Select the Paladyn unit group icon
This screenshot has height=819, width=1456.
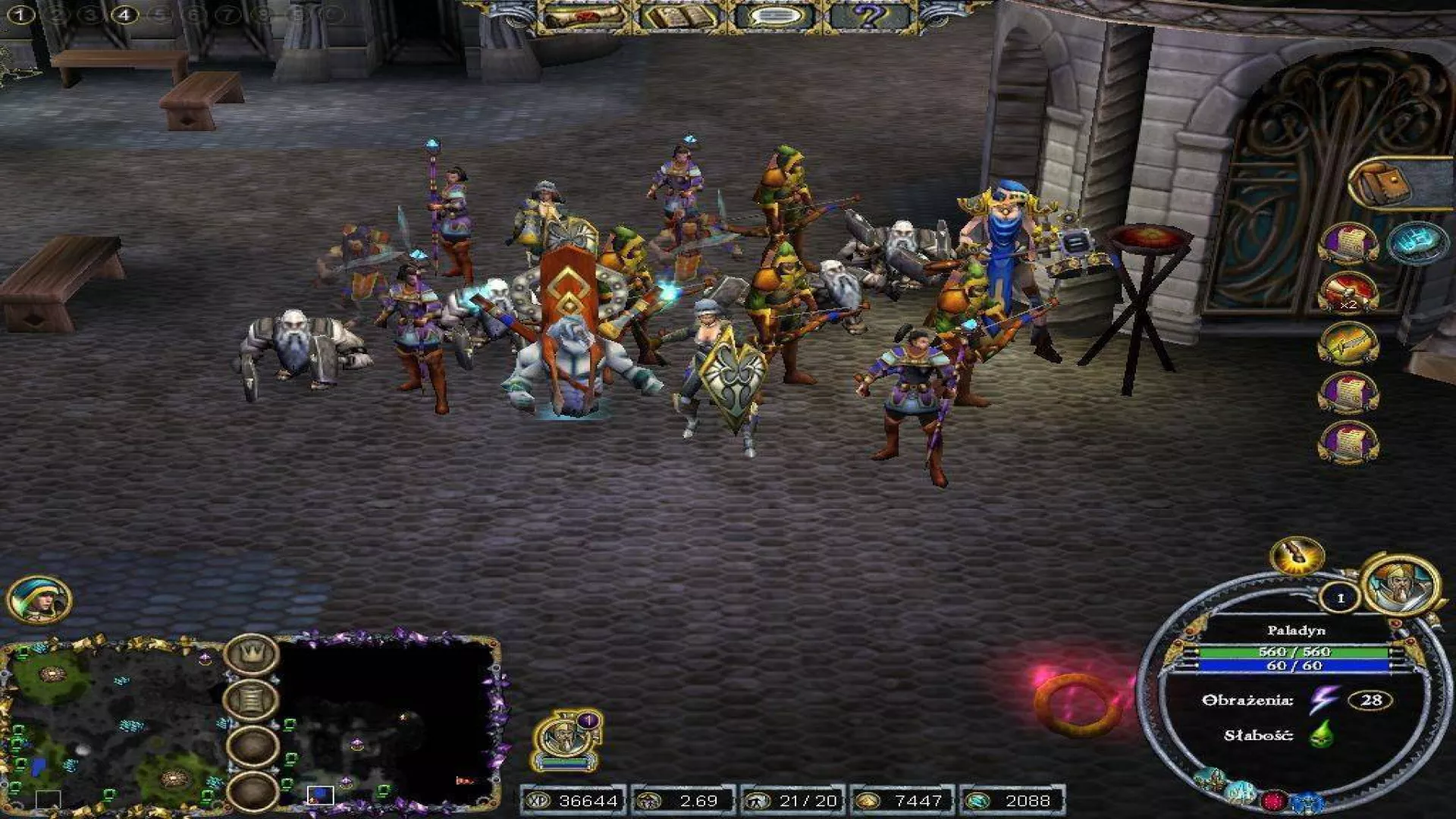[x=567, y=740]
